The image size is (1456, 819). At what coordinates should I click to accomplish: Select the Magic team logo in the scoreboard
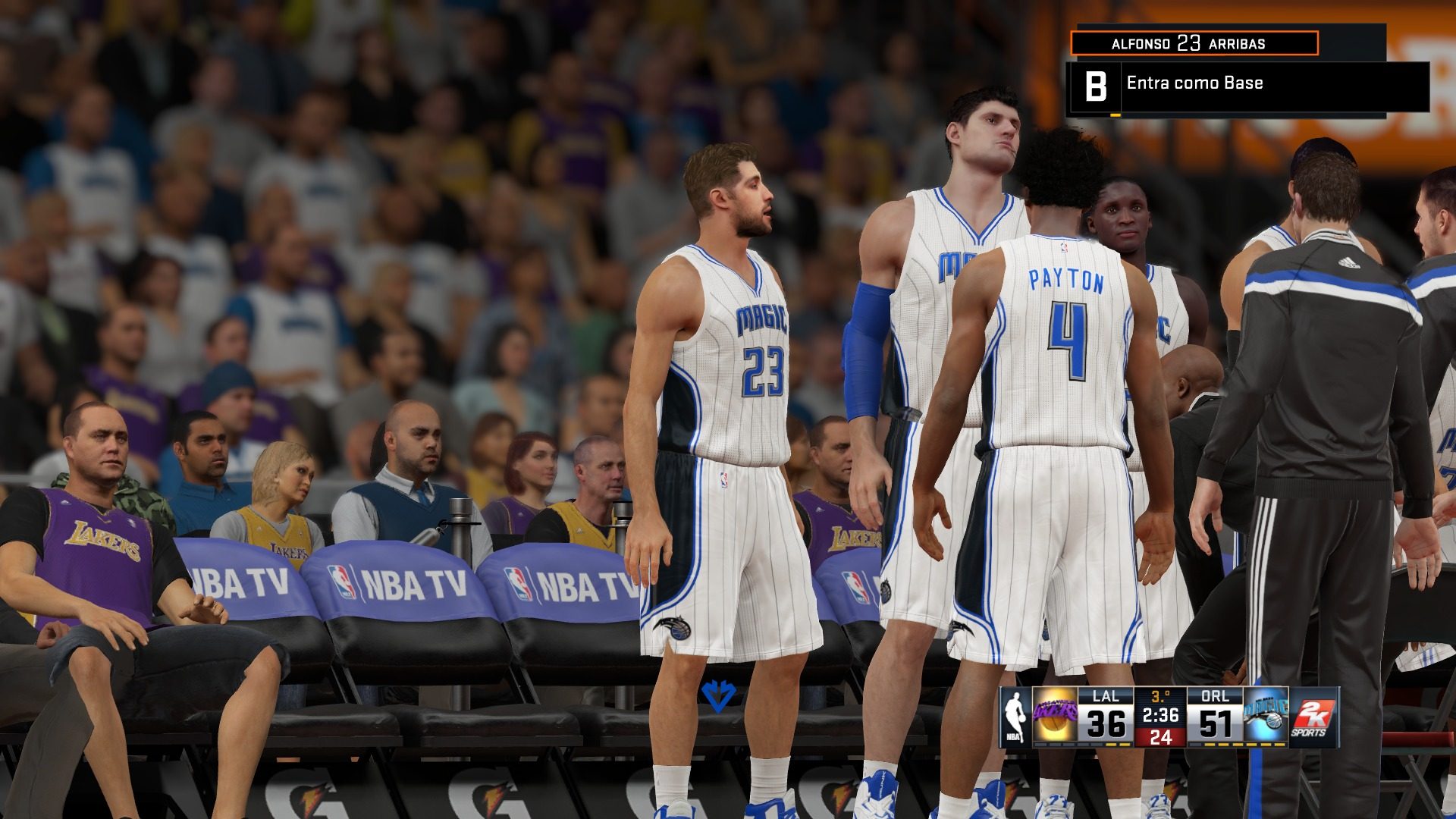click(1263, 715)
